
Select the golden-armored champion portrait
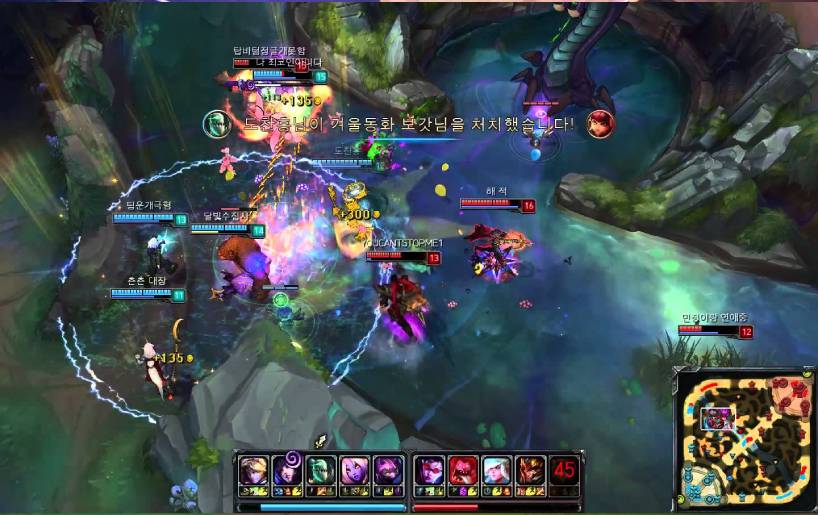click(x=531, y=470)
